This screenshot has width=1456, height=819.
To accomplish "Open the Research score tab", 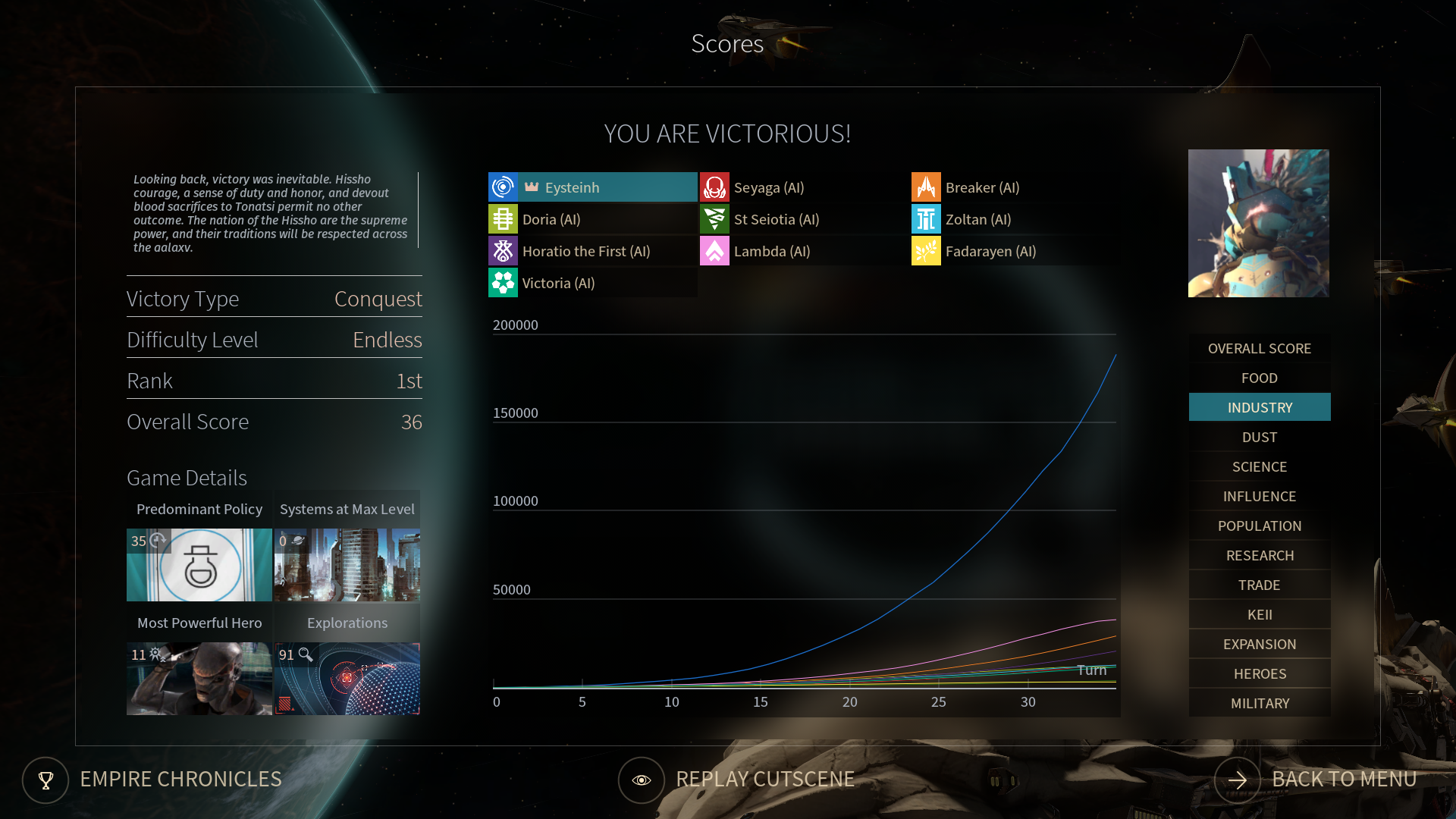I will click(x=1259, y=556).
